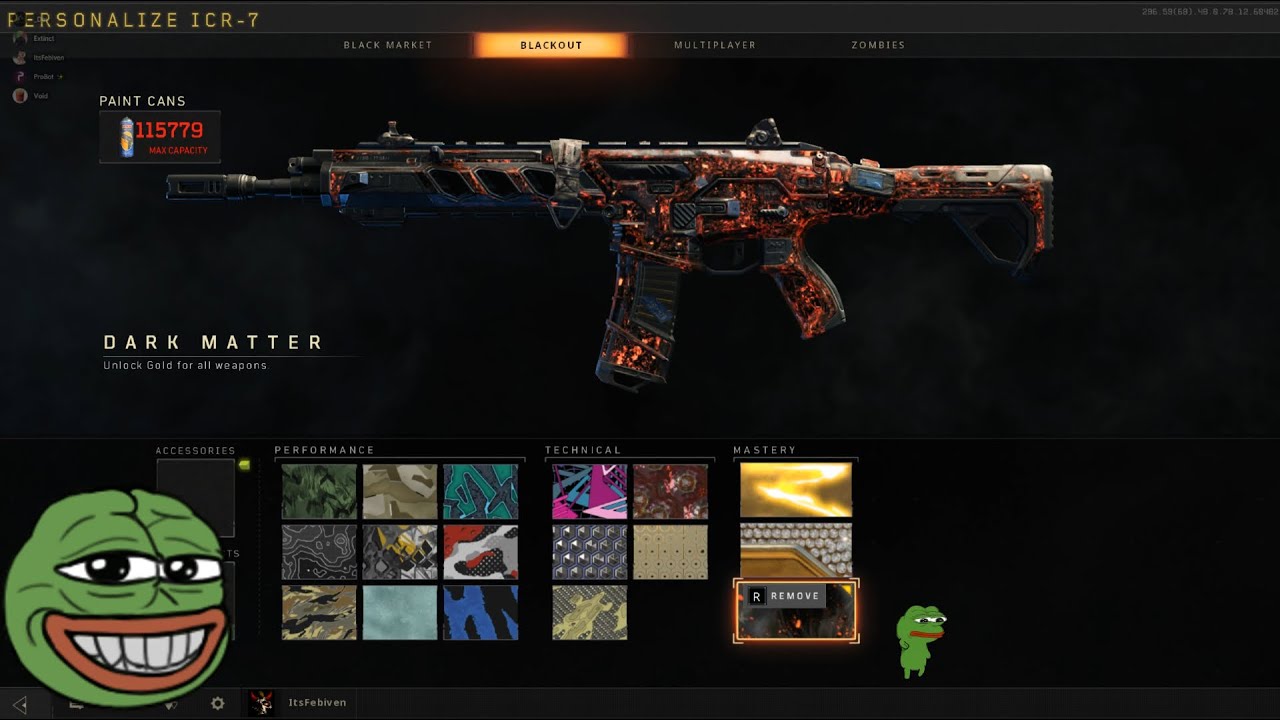Choose the blue and black camo swatch
The height and width of the screenshot is (720, 1280).
pos(481,612)
